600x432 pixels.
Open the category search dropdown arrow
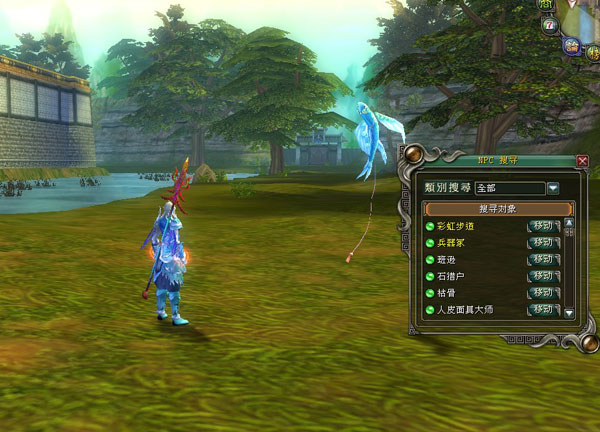(x=552, y=188)
